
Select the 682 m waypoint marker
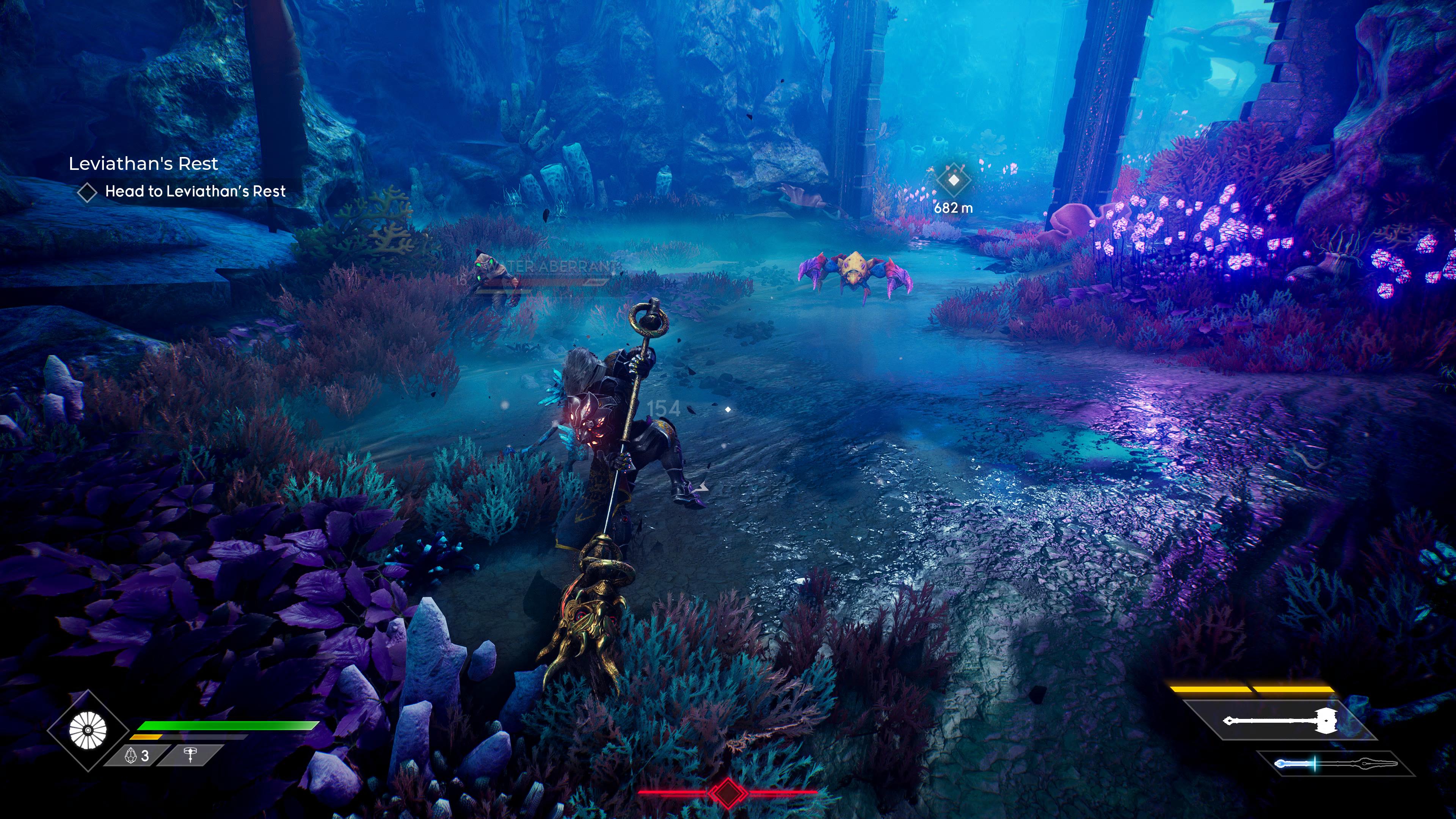pos(954,180)
